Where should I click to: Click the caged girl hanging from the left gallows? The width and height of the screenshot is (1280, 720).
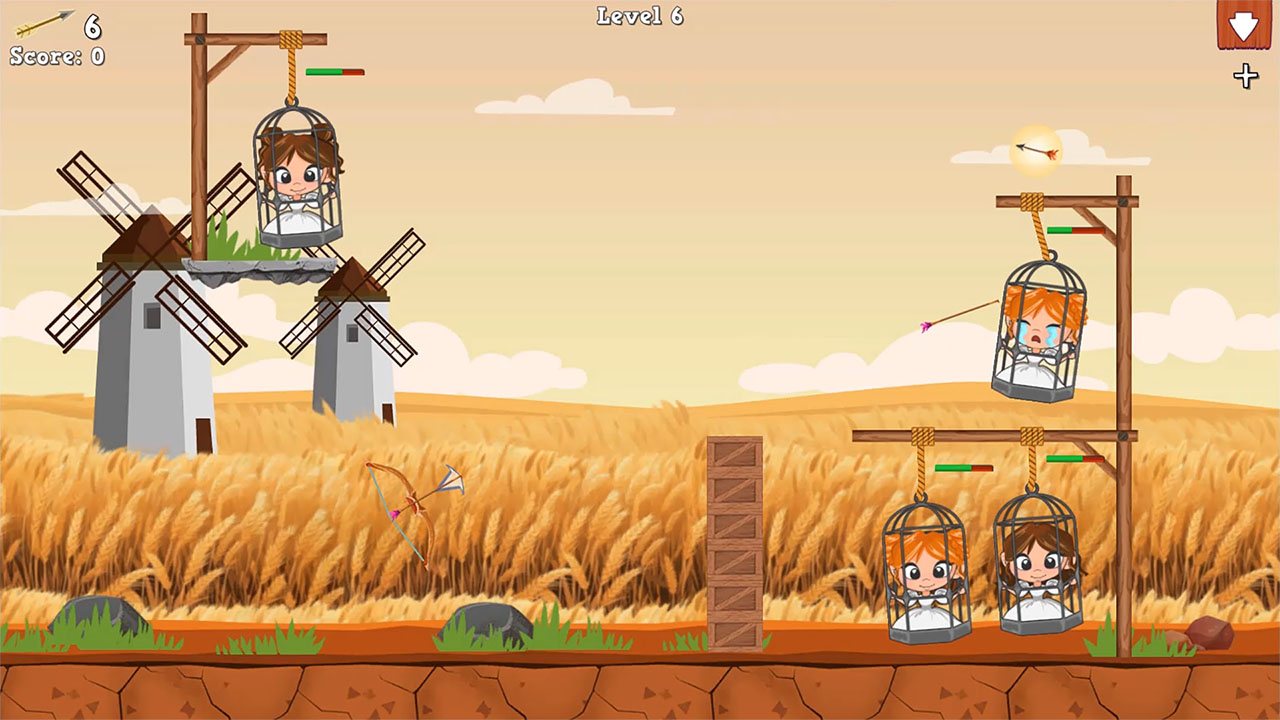pyautogui.click(x=295, y=180)
